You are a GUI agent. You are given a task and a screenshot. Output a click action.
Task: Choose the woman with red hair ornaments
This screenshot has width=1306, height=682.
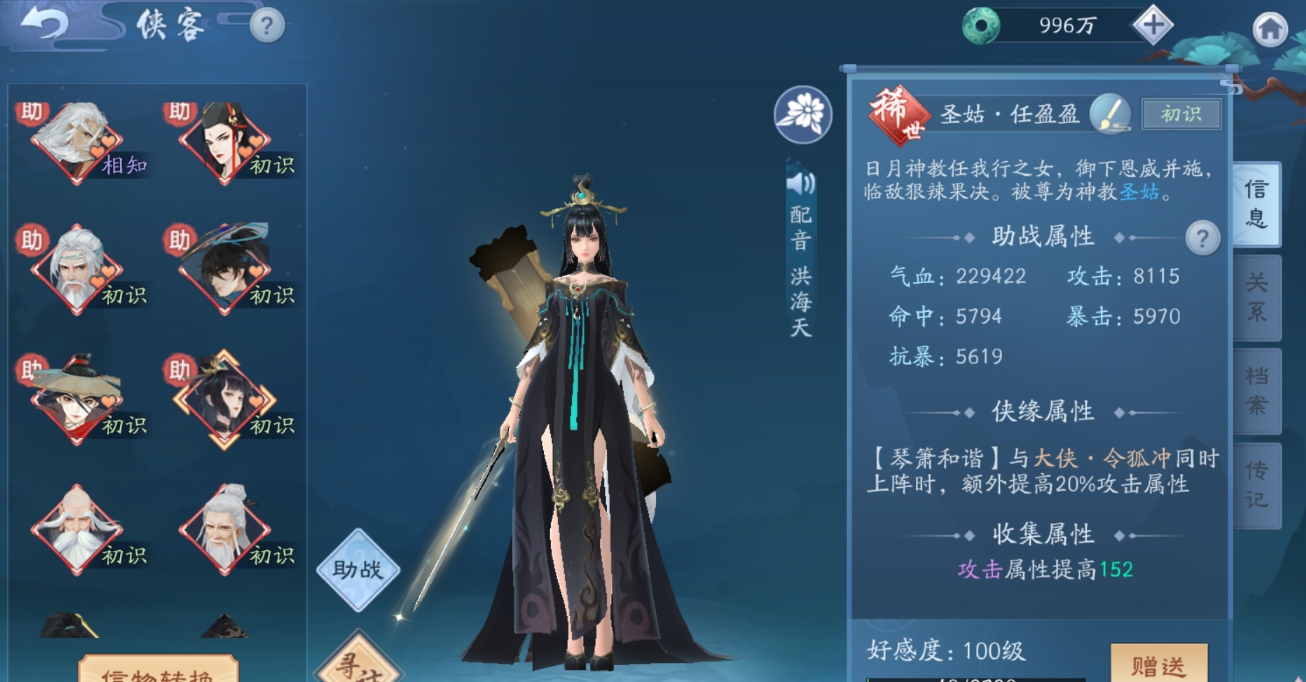pyautogui.click(x=224, y=142)
